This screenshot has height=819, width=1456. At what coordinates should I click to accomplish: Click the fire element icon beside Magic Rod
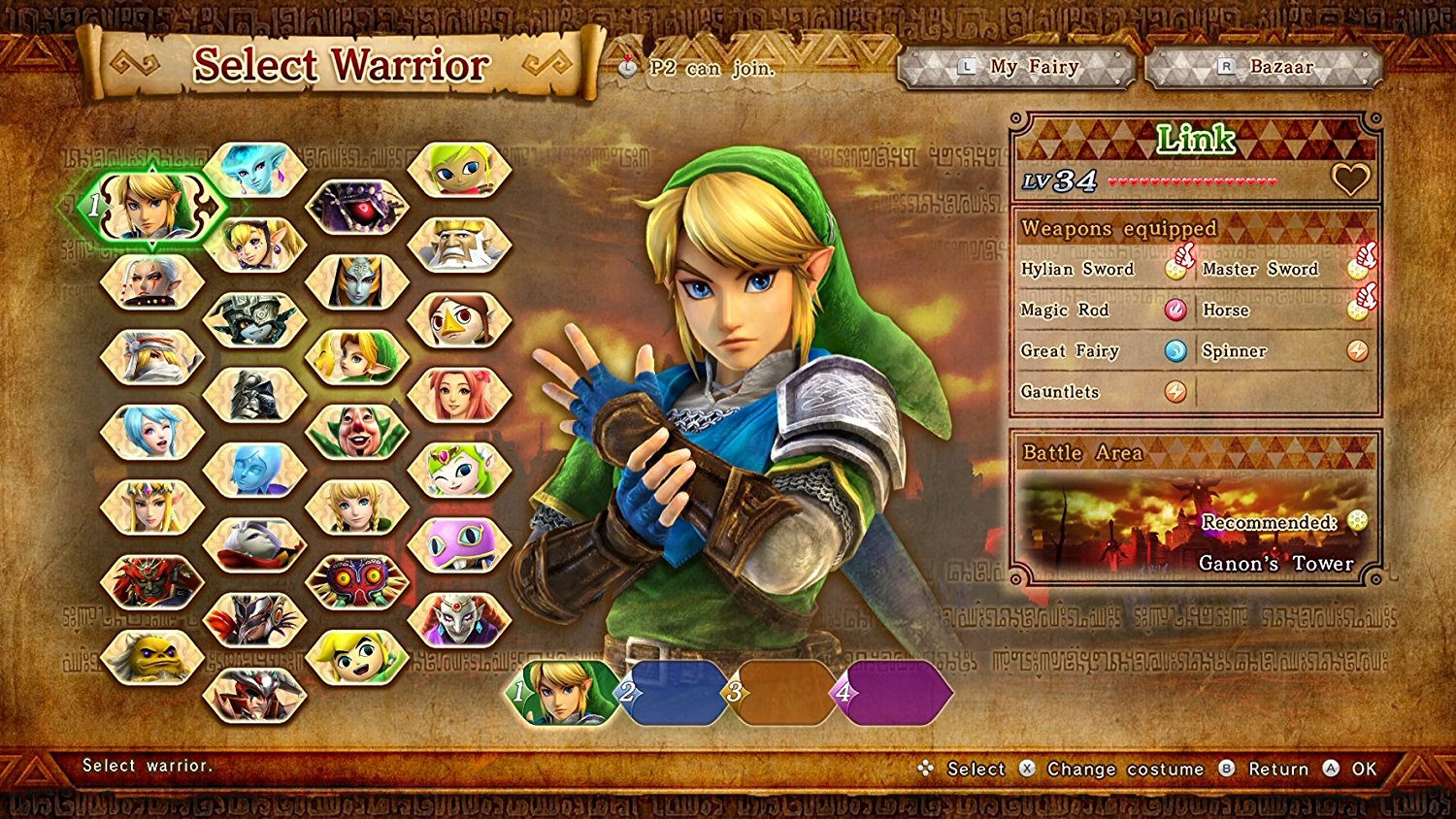[1176, 311]
